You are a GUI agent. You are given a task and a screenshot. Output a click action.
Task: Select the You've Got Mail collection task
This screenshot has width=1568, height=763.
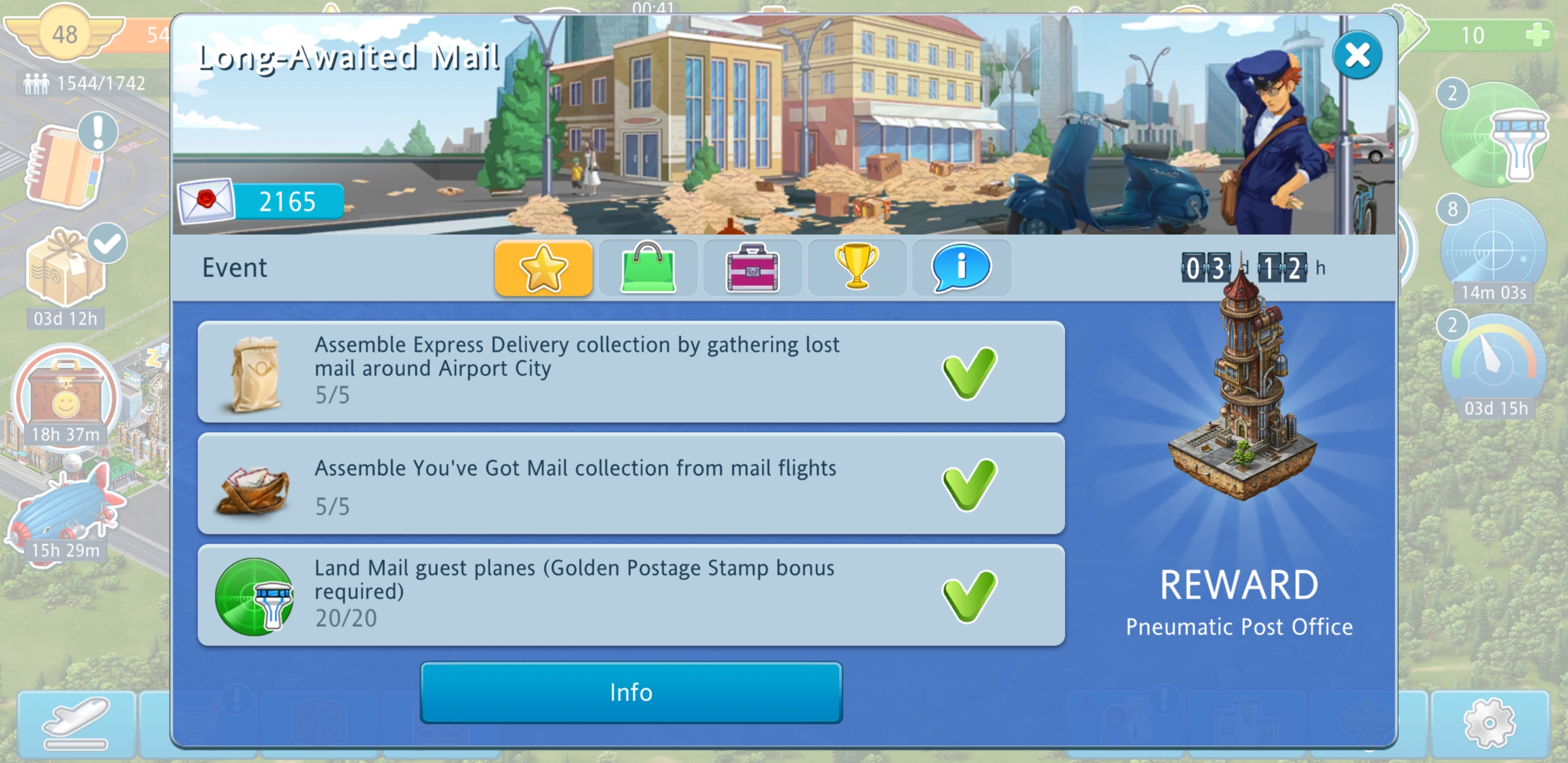point(630,483)
